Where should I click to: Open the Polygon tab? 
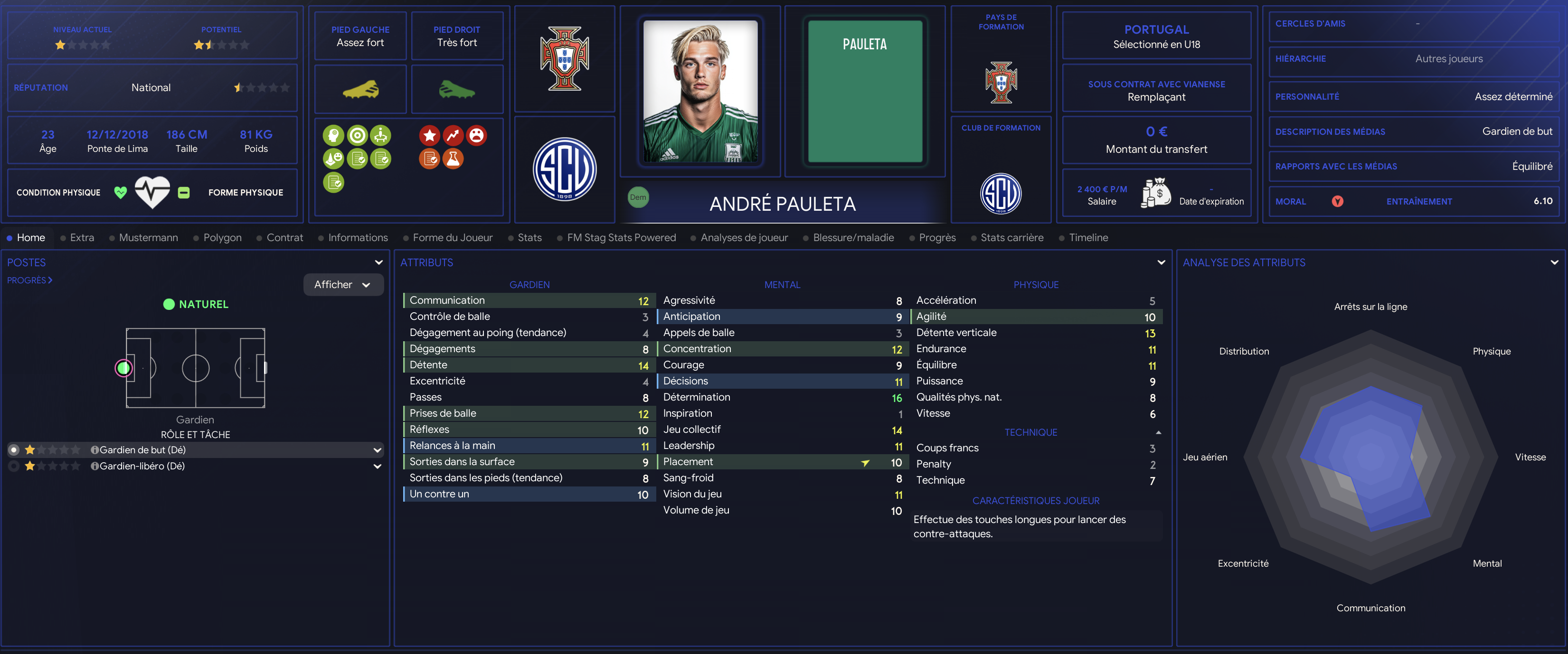coord(222,237)
